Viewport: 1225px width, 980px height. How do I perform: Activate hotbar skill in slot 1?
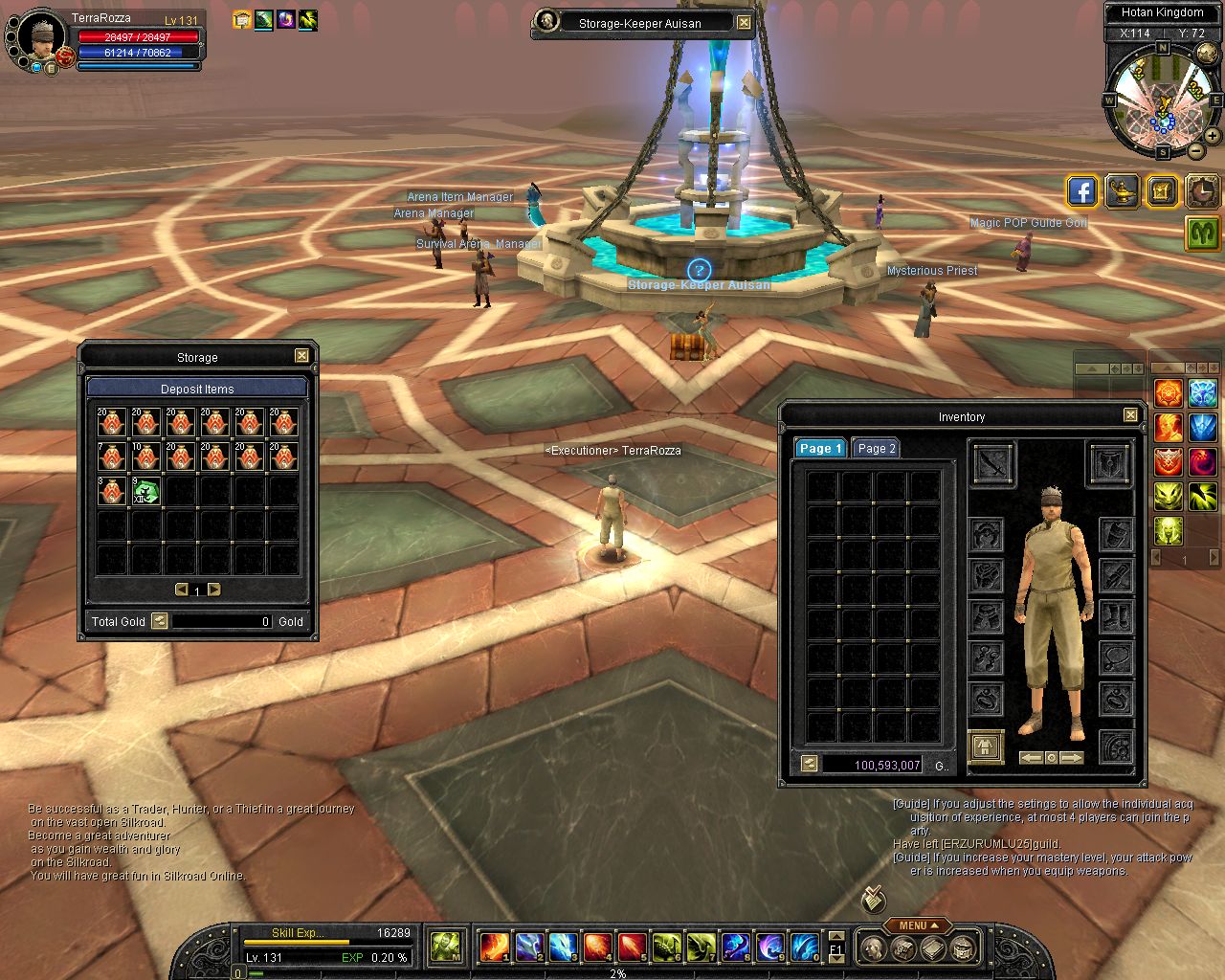click(493, 947)
